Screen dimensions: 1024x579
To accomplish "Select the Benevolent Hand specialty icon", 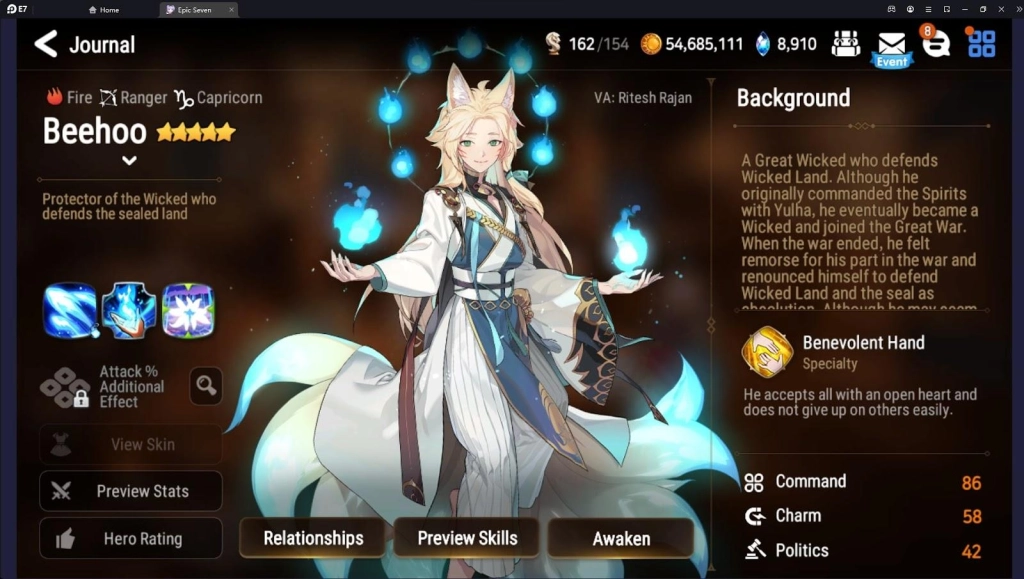I will (767, 352).
